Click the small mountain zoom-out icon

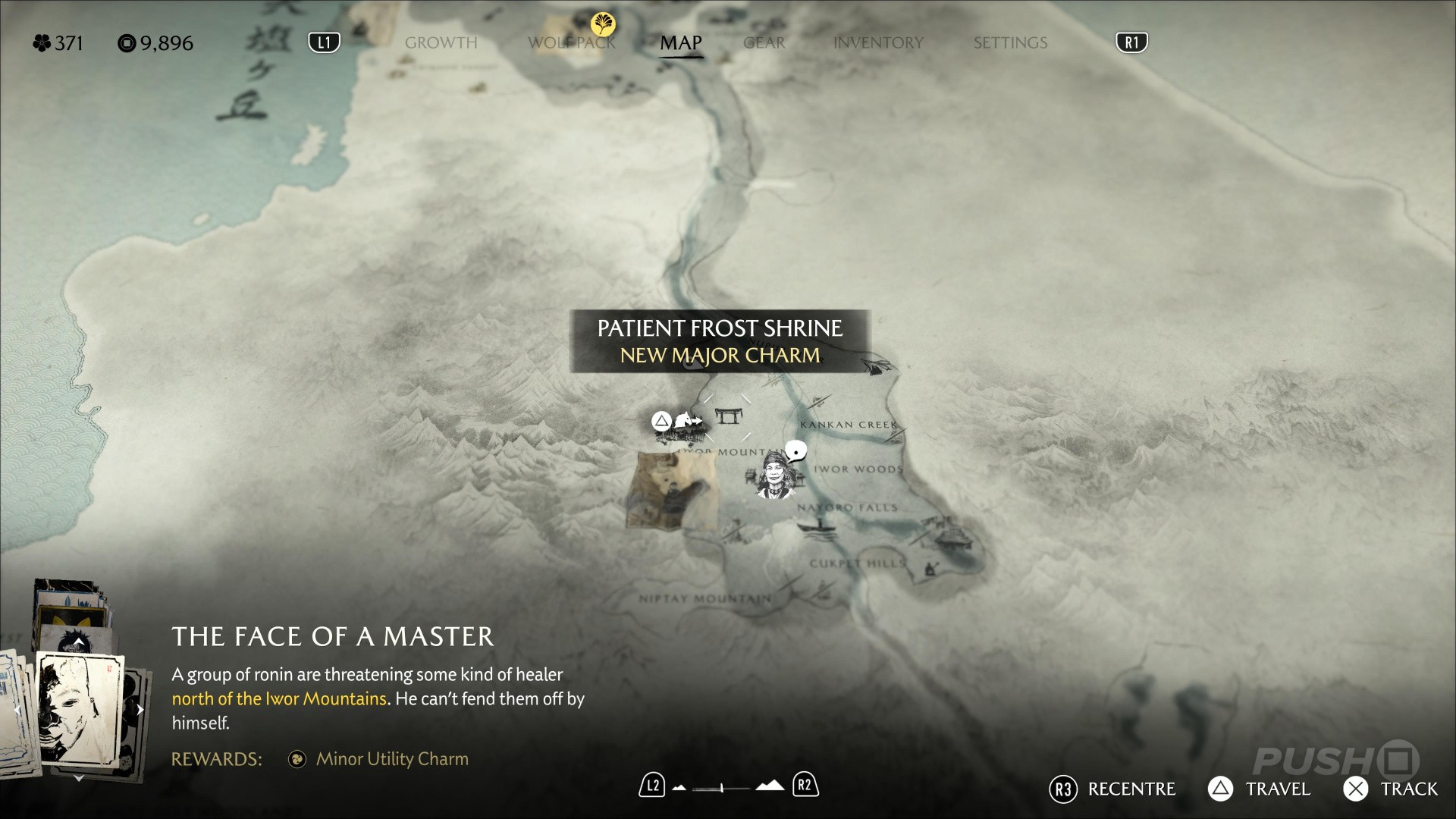coord(679,788)
